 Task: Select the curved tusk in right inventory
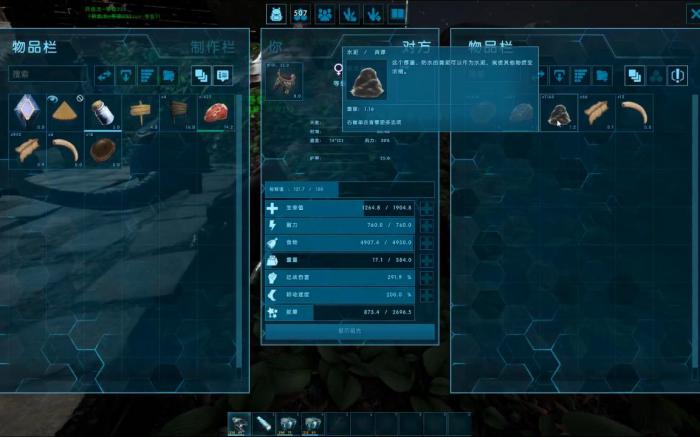point(633,113)
